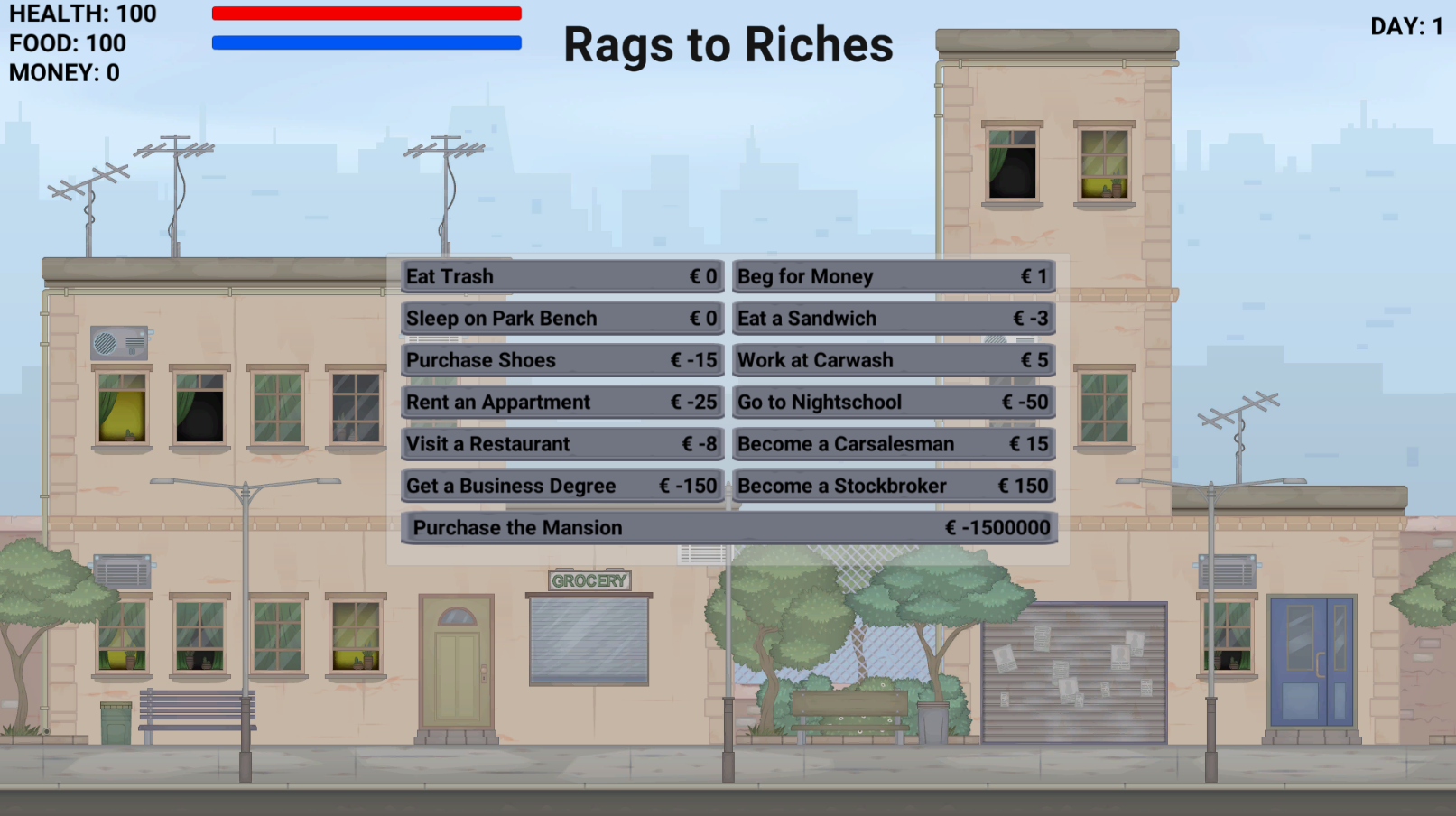Click the HEALTH: 100 label

pos(81,14)
